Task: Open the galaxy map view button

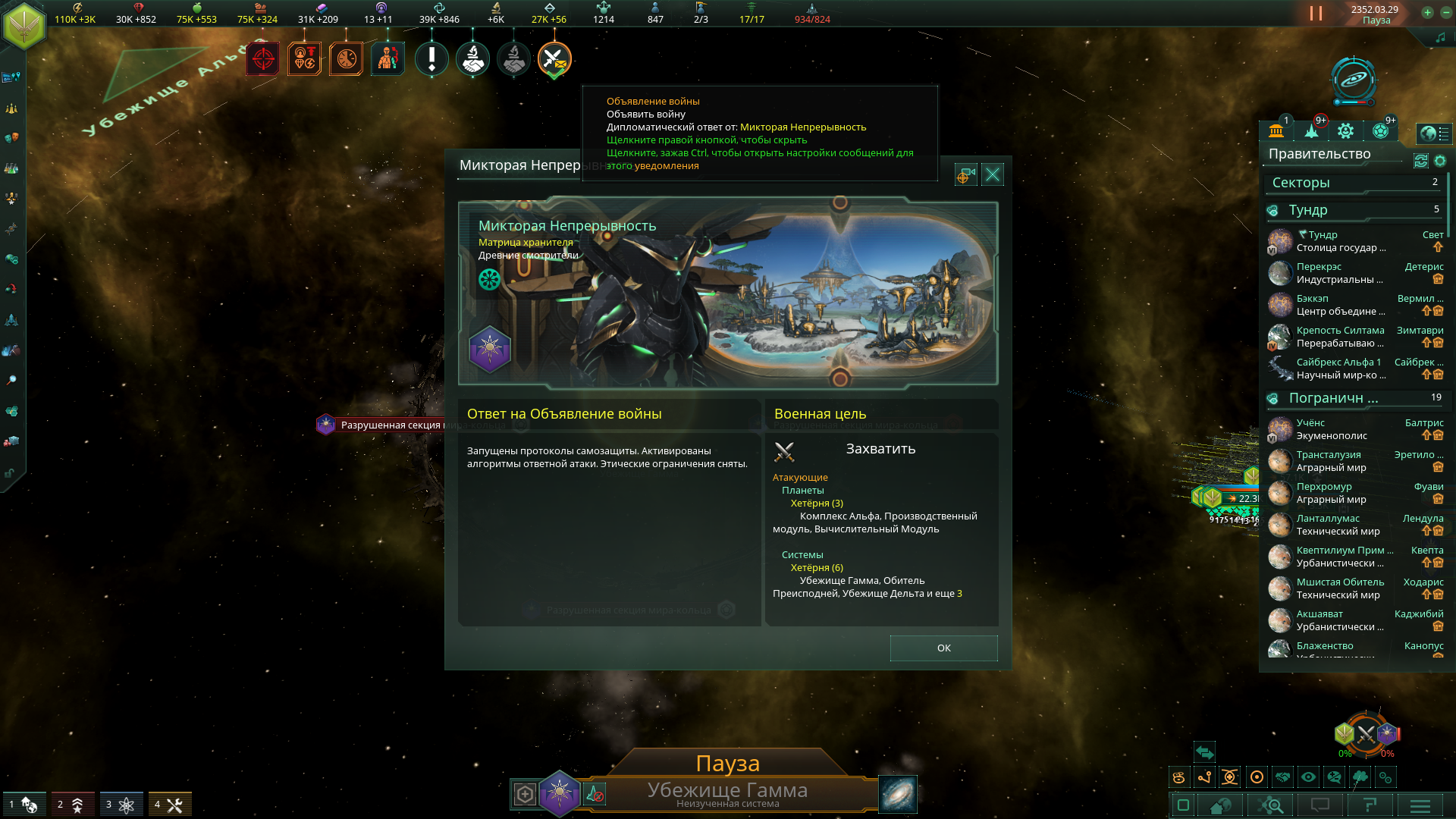Action: (898, 794)
